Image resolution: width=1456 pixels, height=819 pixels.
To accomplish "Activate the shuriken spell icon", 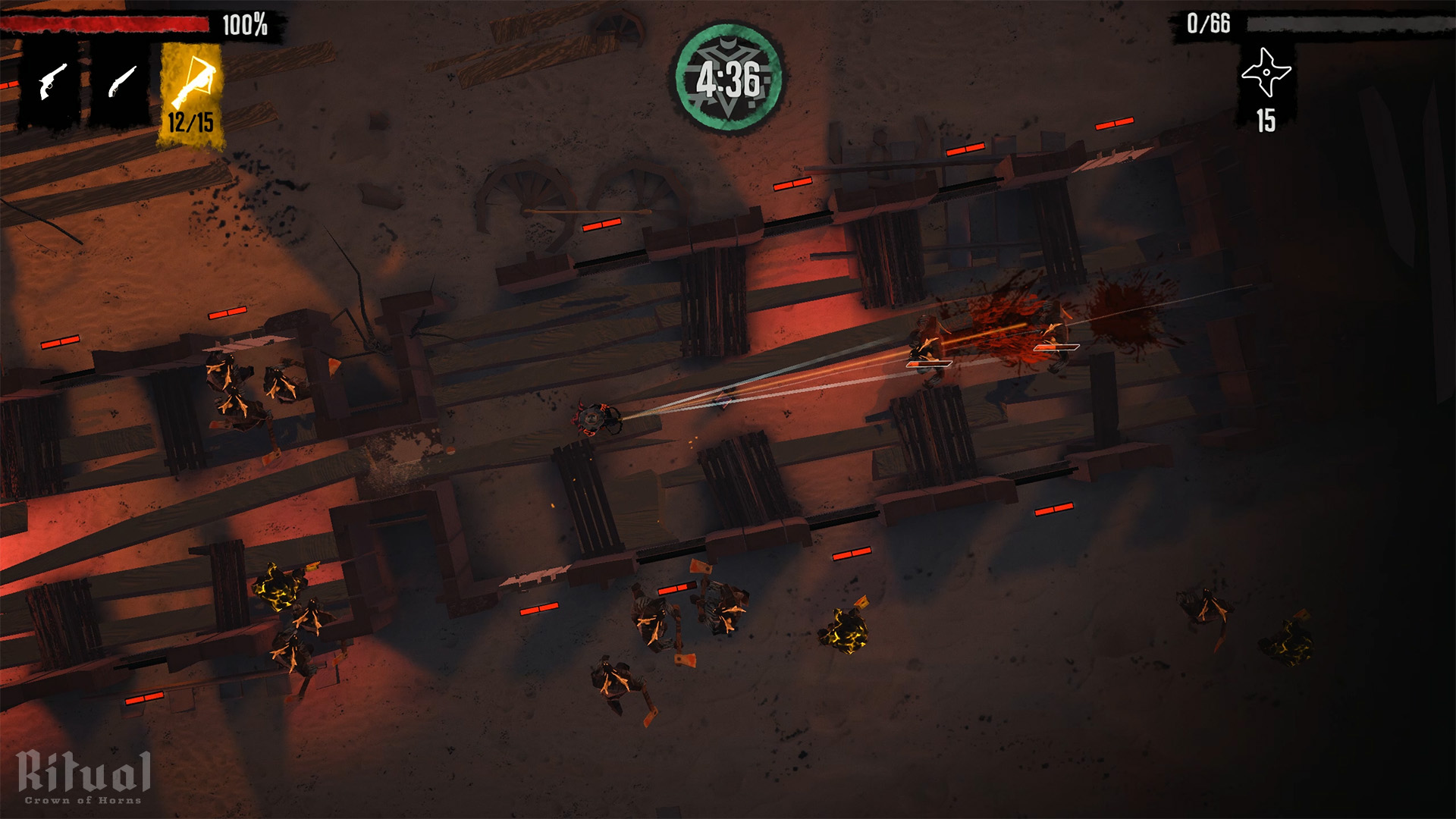I will (1266, 74).
